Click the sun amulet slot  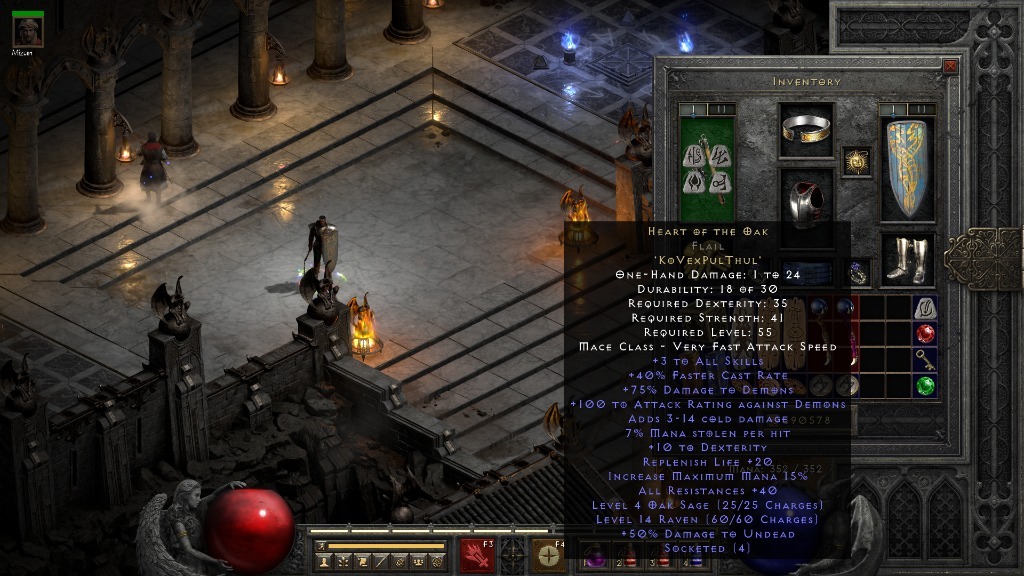856,161
